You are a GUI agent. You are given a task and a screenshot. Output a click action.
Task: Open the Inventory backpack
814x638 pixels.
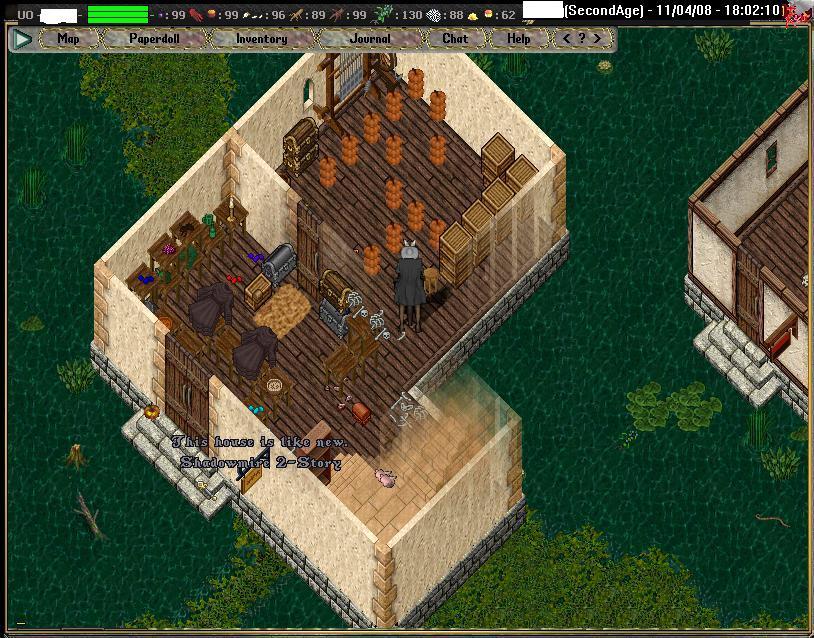[x=262, y=39]
